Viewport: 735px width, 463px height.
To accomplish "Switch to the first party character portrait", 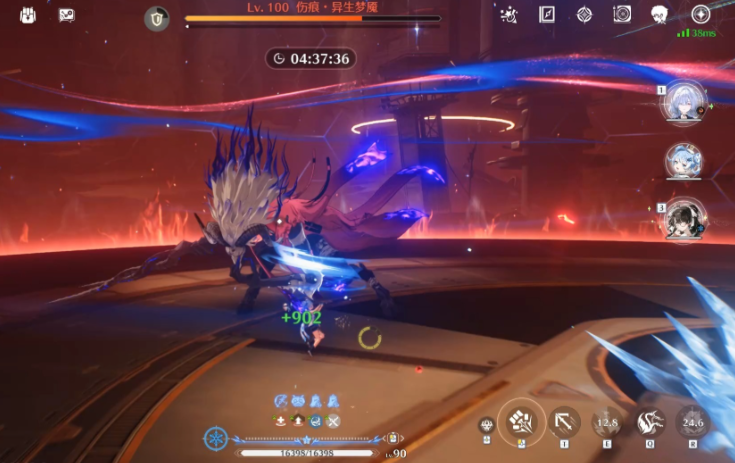I will 685,102.
